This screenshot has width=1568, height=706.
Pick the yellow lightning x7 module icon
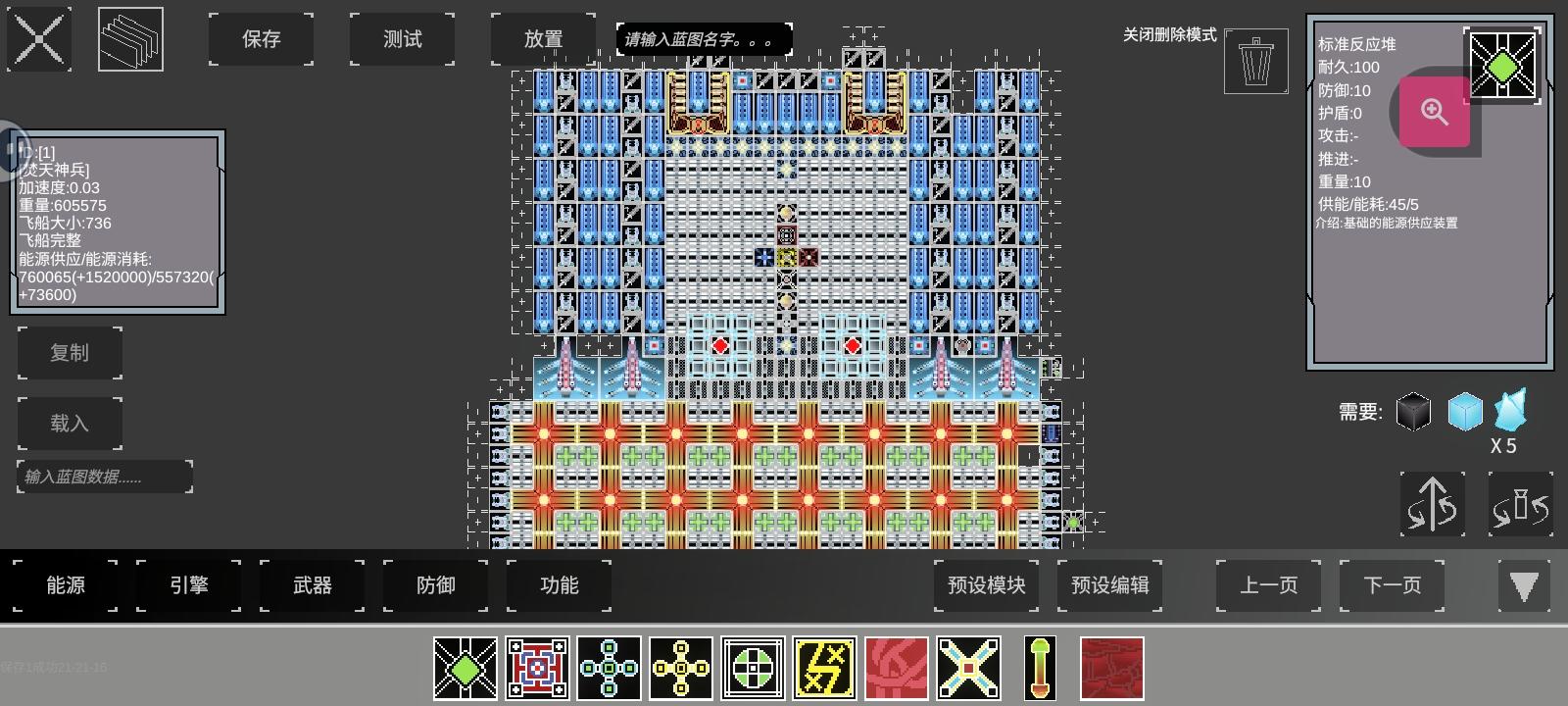(824, 668)
